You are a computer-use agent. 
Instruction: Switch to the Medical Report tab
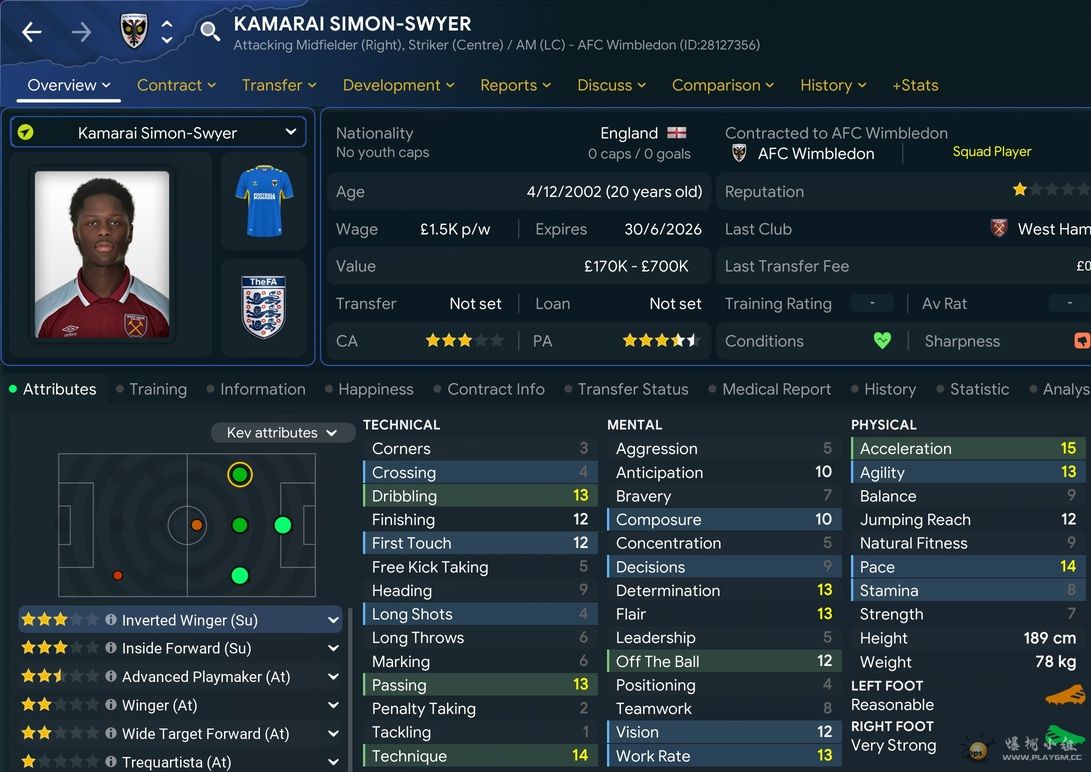(776, 389)
